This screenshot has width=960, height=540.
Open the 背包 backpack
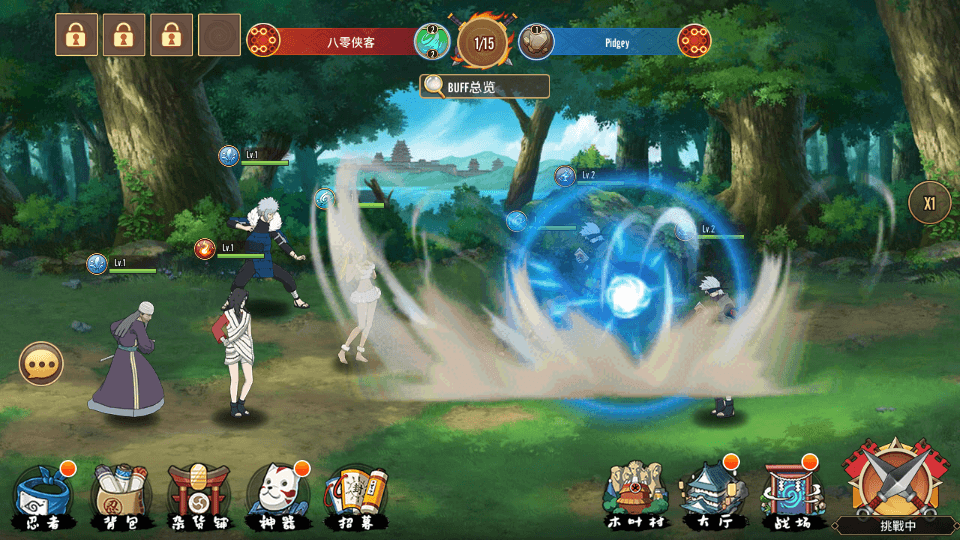click(120, 495)
